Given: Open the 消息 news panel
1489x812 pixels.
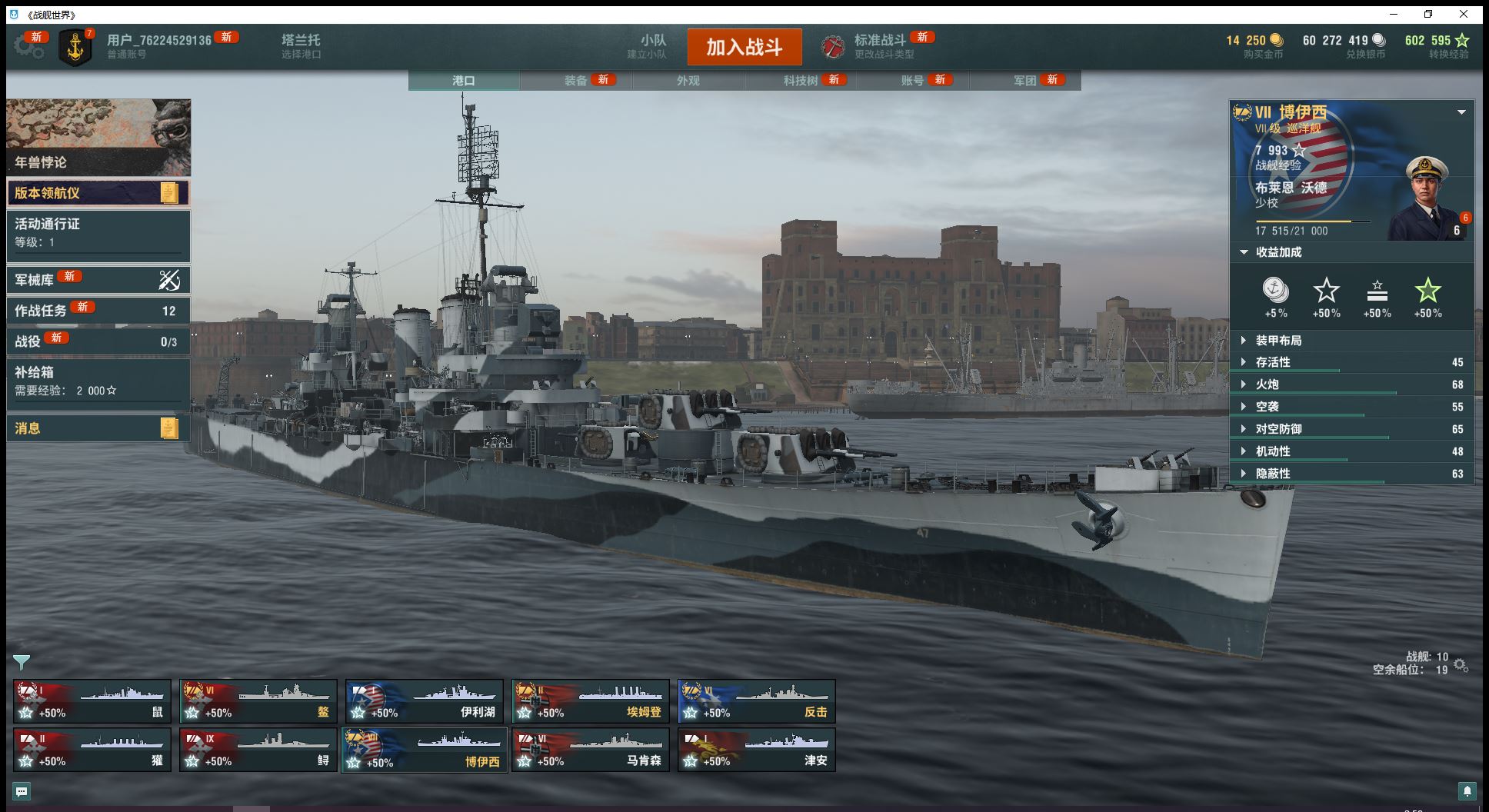Looking at the screenshot, I should coord(98,428).
